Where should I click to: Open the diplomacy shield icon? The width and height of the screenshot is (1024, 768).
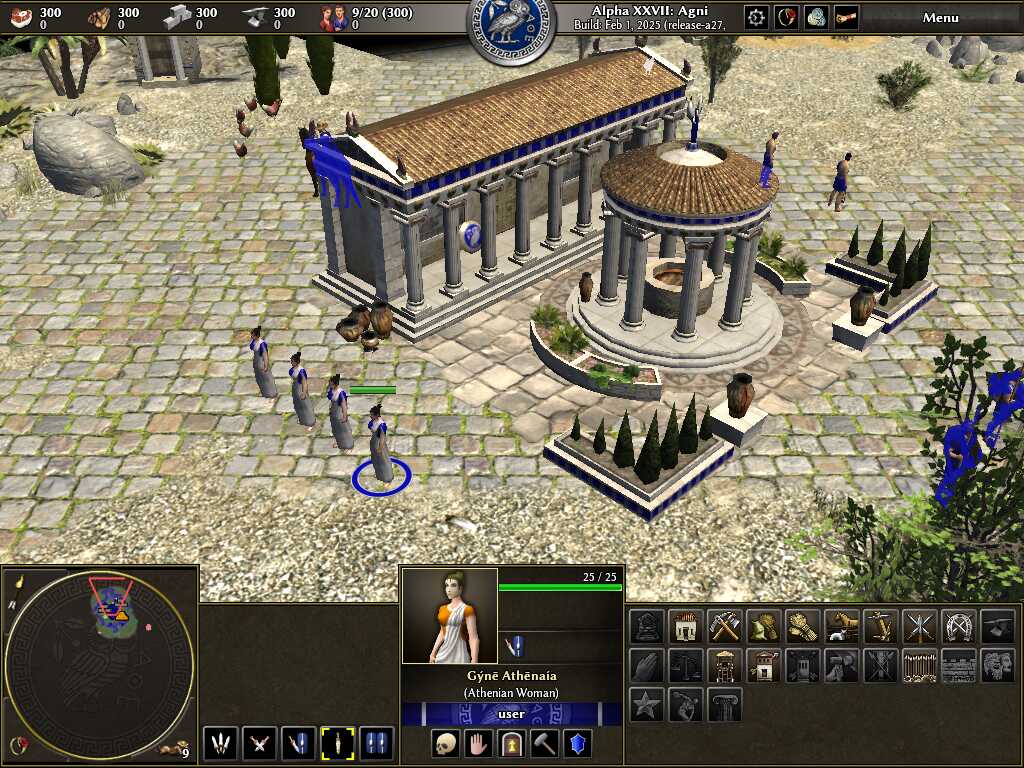tap(787, 17)
